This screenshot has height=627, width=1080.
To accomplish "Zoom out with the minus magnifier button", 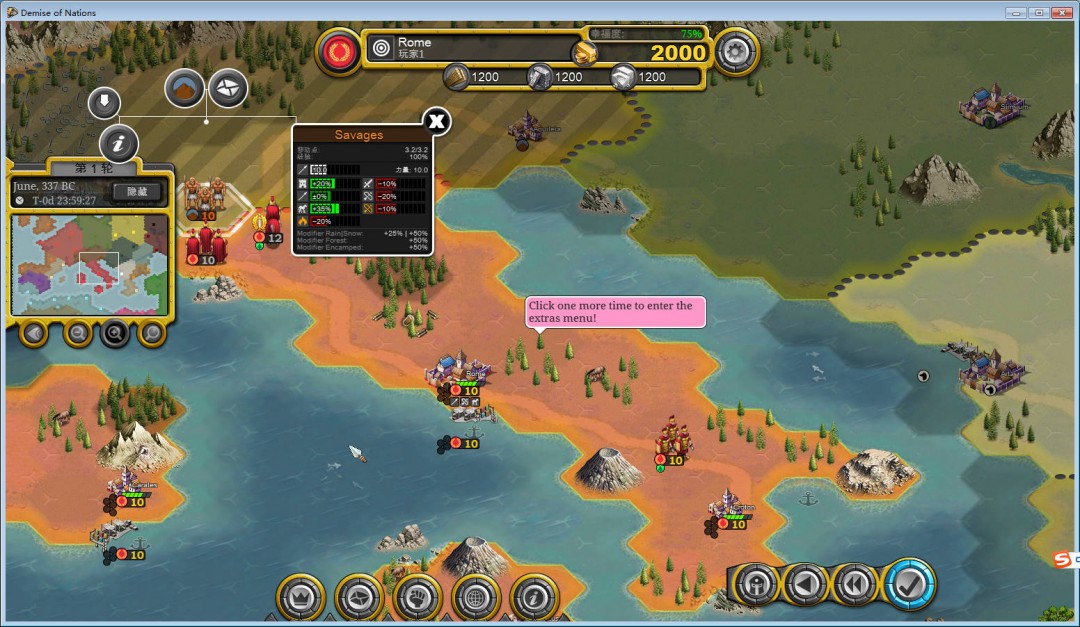I will (78, 333).
